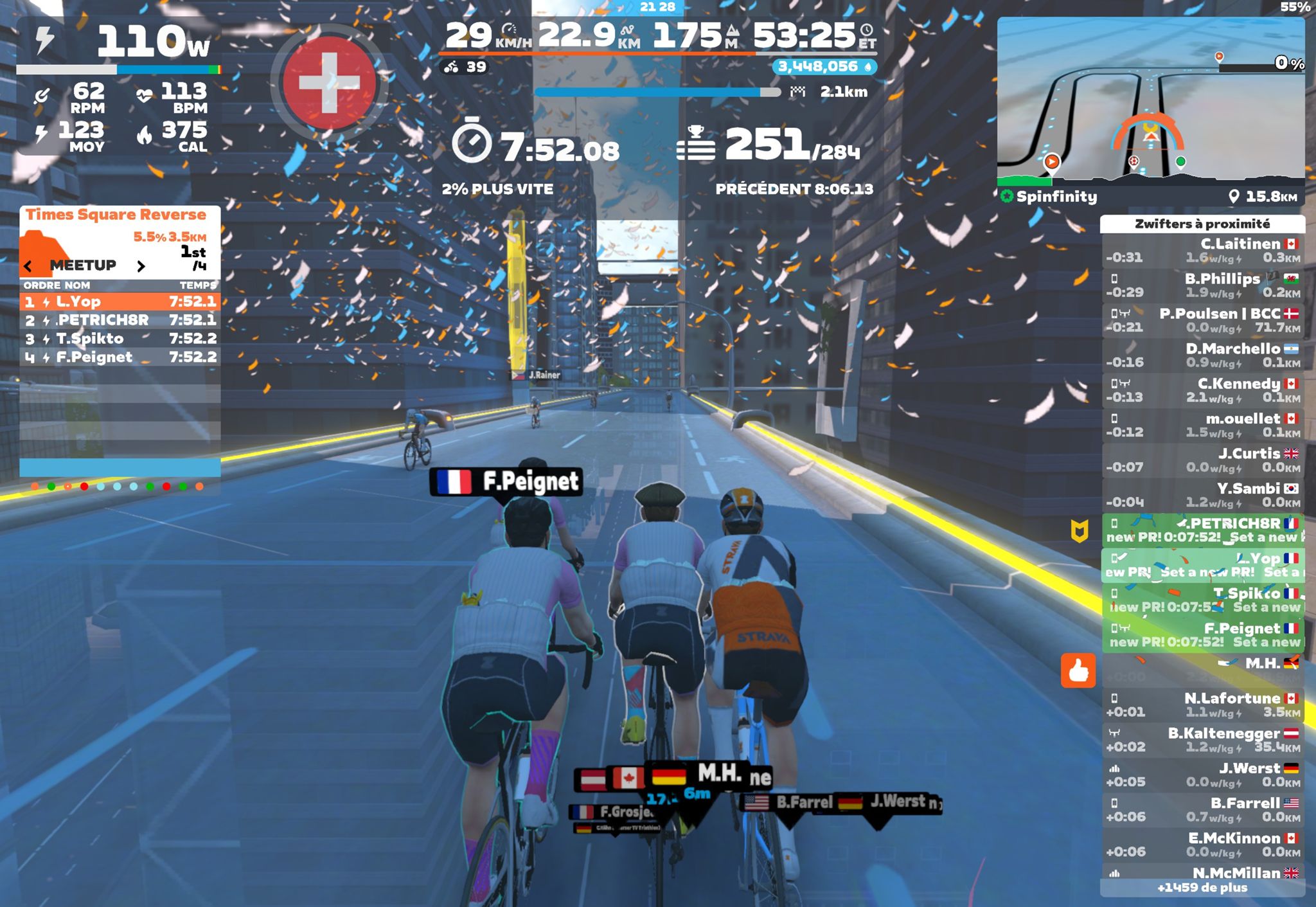Select L.Yop in the segment leaderboard

coord(120,301)
